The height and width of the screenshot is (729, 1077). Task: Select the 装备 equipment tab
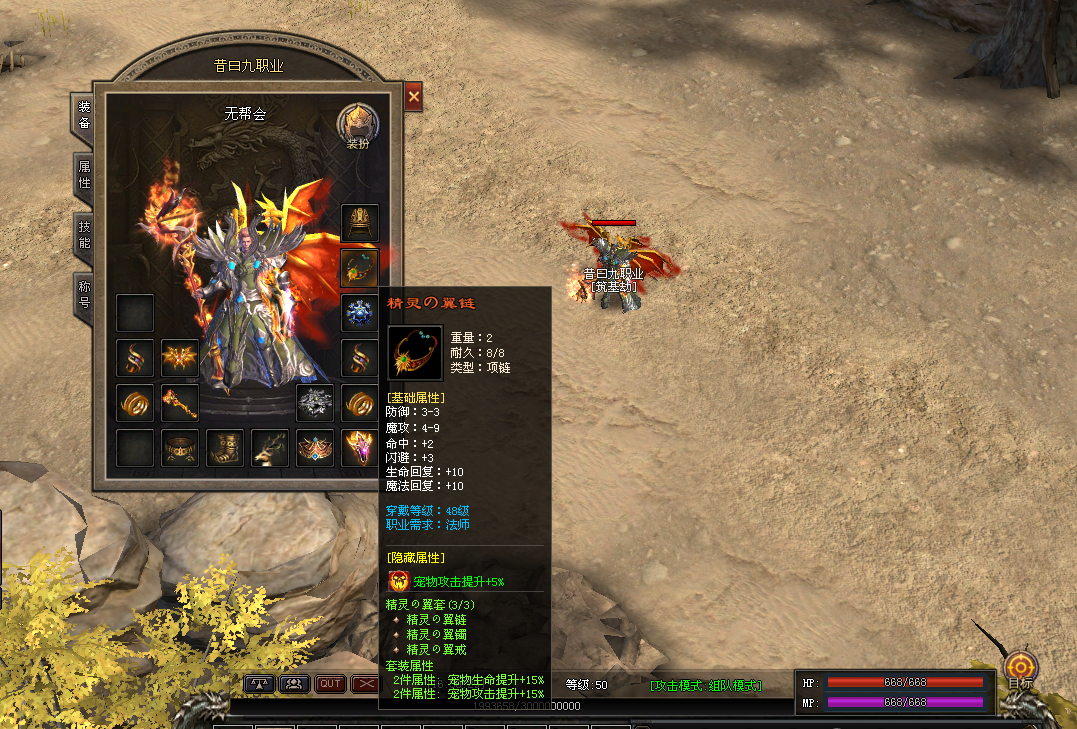[x=85, y=115]
